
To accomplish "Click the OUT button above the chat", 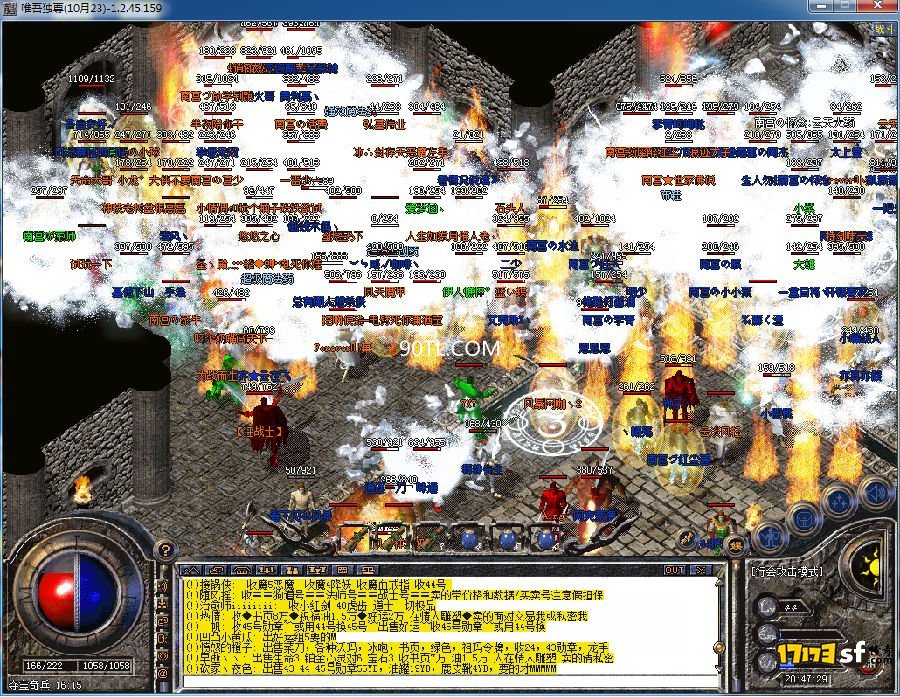I will [x=676, y=570].
